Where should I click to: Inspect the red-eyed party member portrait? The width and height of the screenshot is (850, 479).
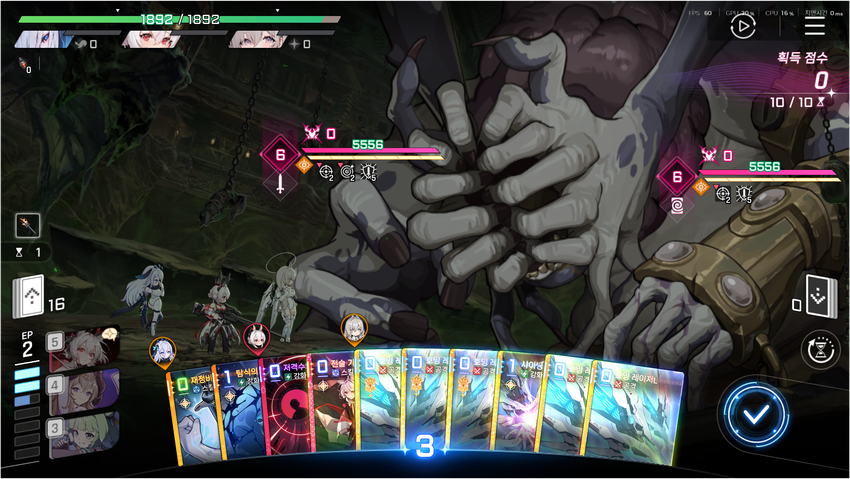(x=145, y=40)
